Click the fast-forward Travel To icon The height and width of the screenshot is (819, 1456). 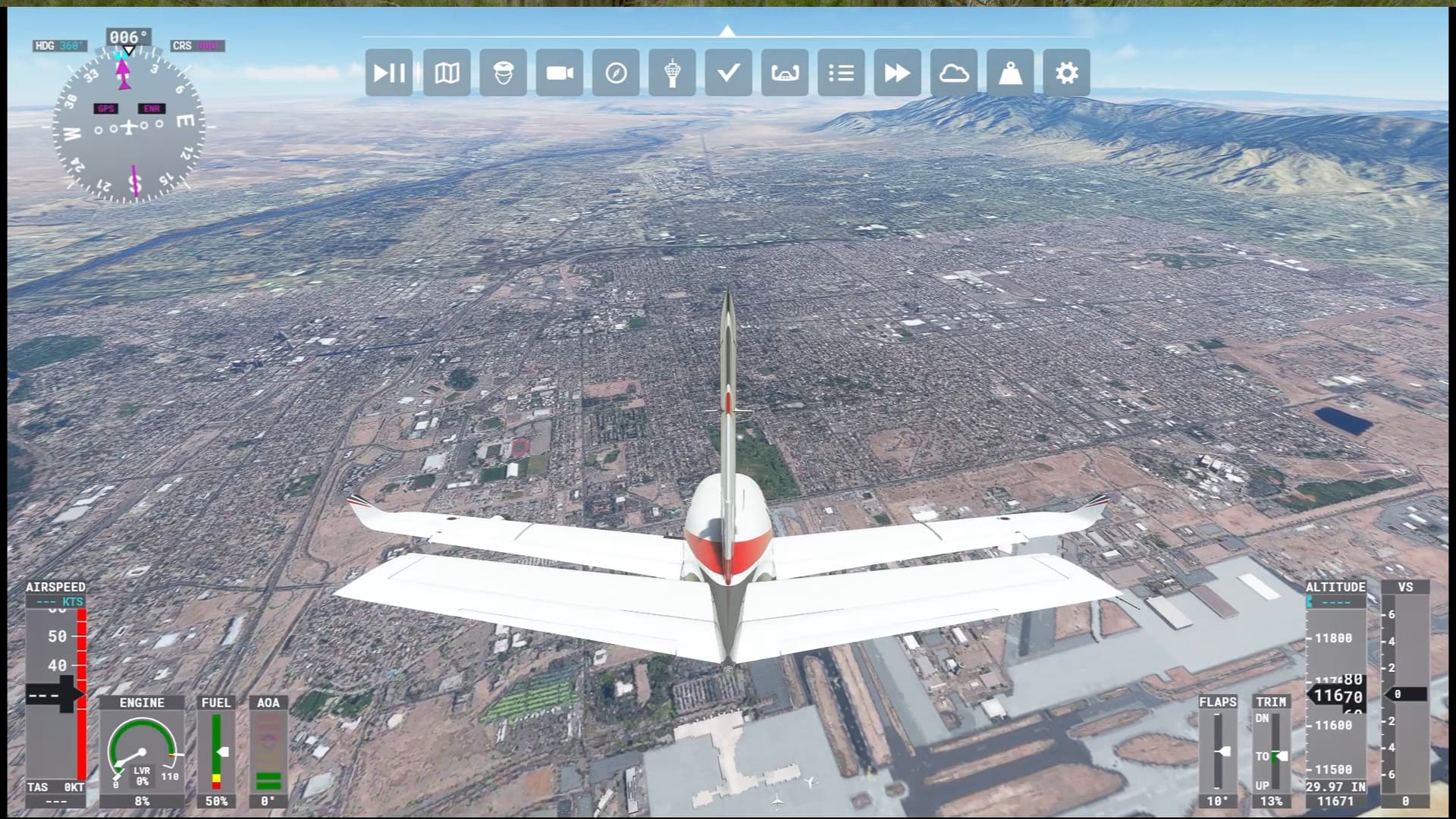pos(896,73)
